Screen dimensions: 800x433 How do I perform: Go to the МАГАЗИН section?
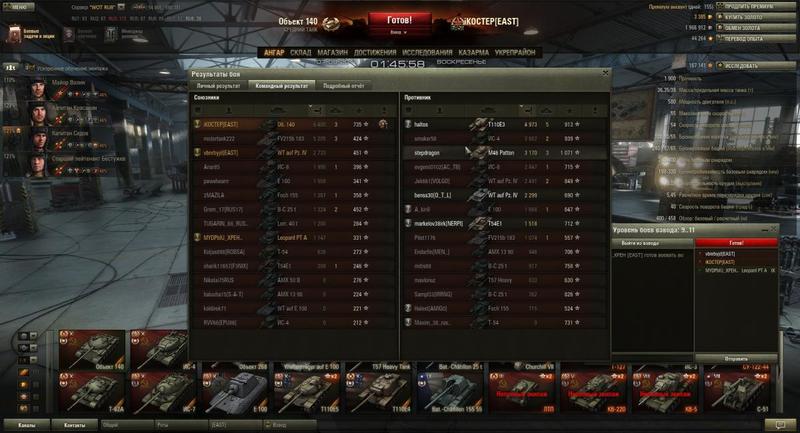pyautogui.click(x=333, y=52)
